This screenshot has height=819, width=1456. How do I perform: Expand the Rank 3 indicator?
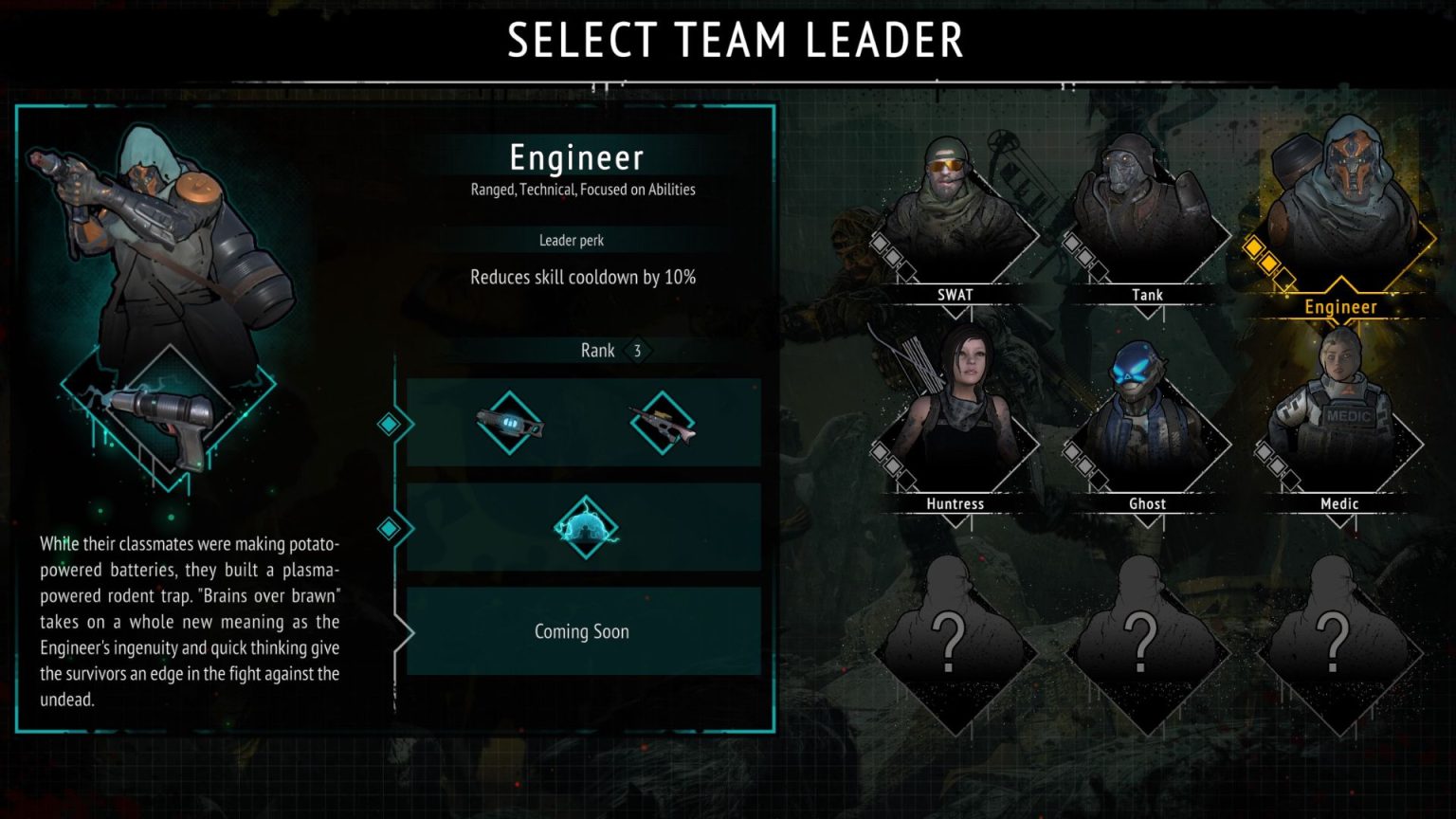pos(597,351)
